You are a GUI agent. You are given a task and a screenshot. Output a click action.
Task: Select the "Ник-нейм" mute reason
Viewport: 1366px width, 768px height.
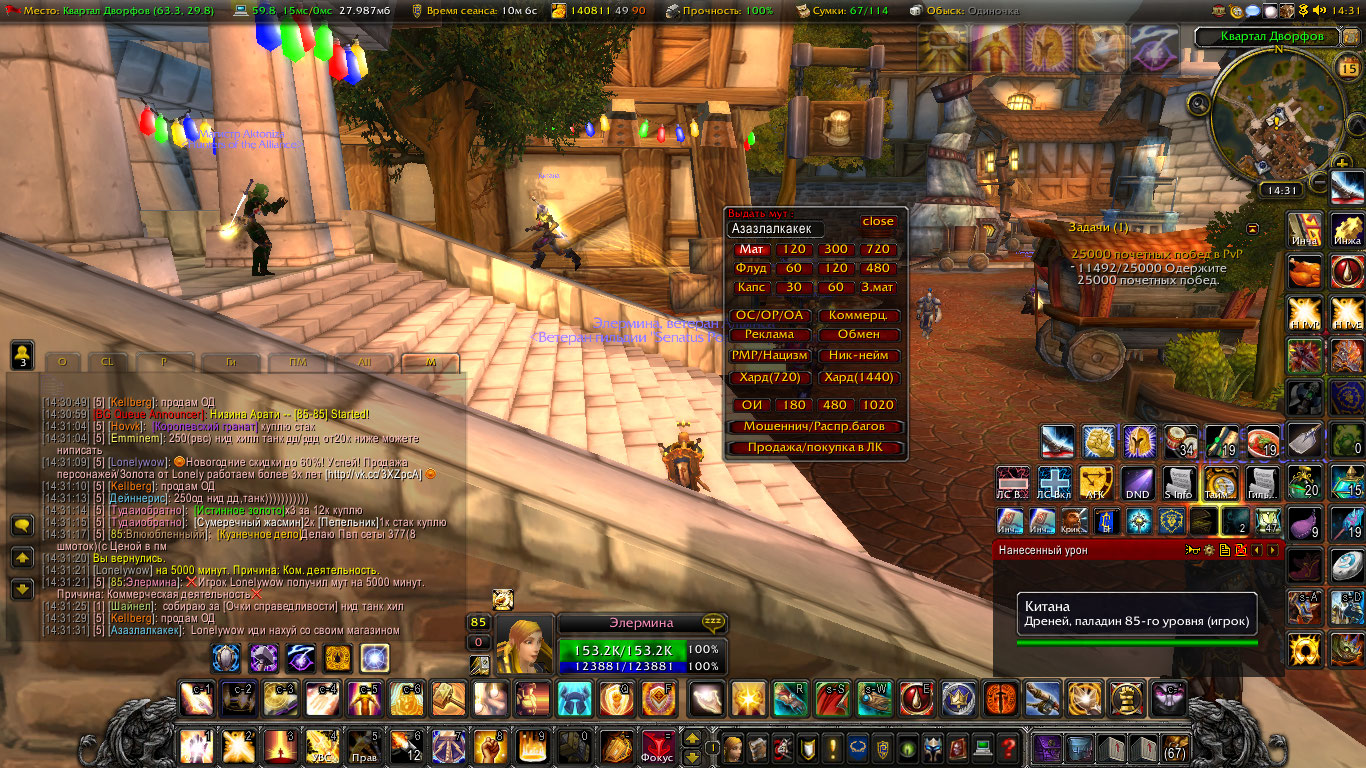859,355
